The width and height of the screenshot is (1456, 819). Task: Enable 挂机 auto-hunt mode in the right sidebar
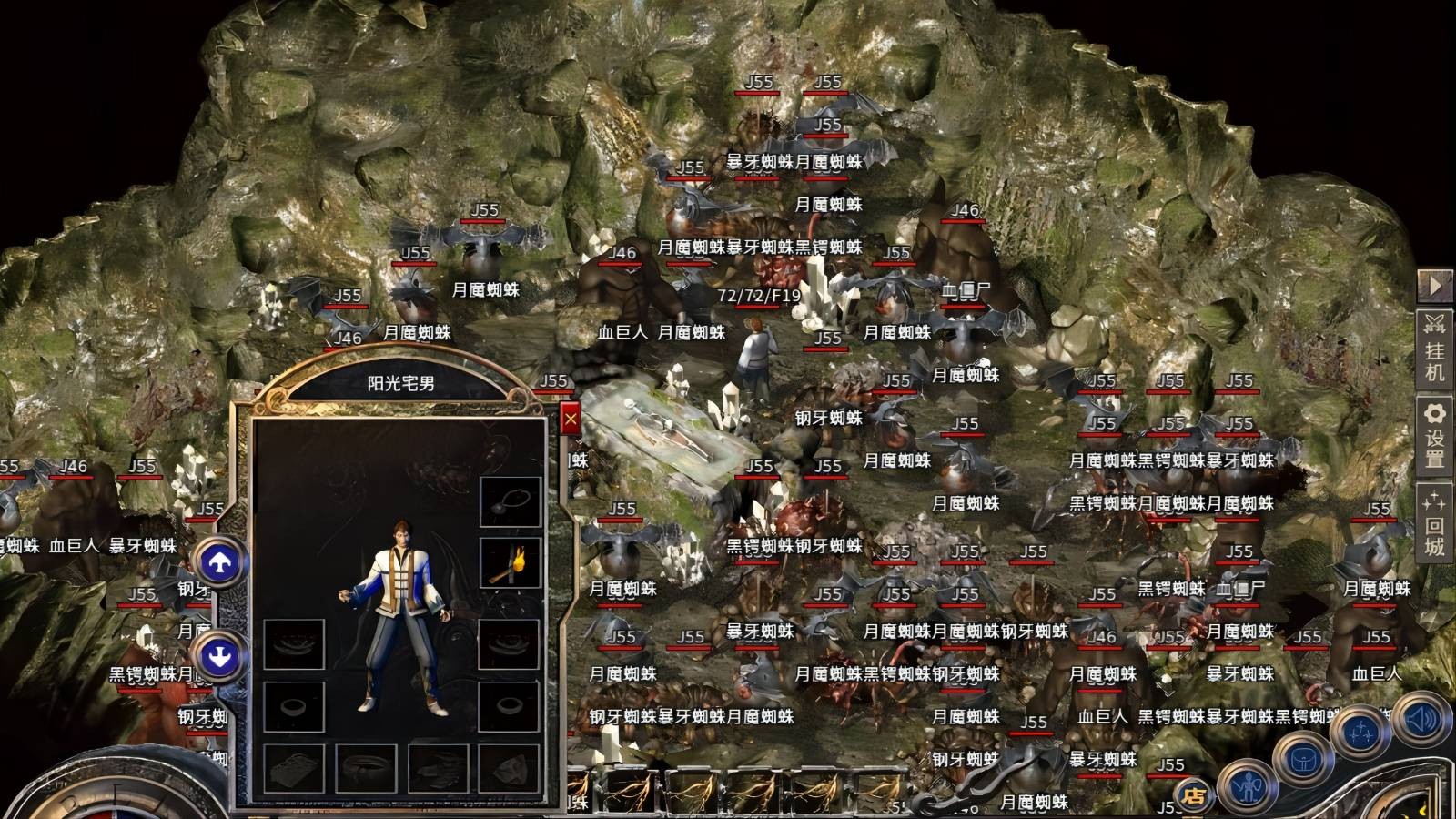(x=1436, y=350)
